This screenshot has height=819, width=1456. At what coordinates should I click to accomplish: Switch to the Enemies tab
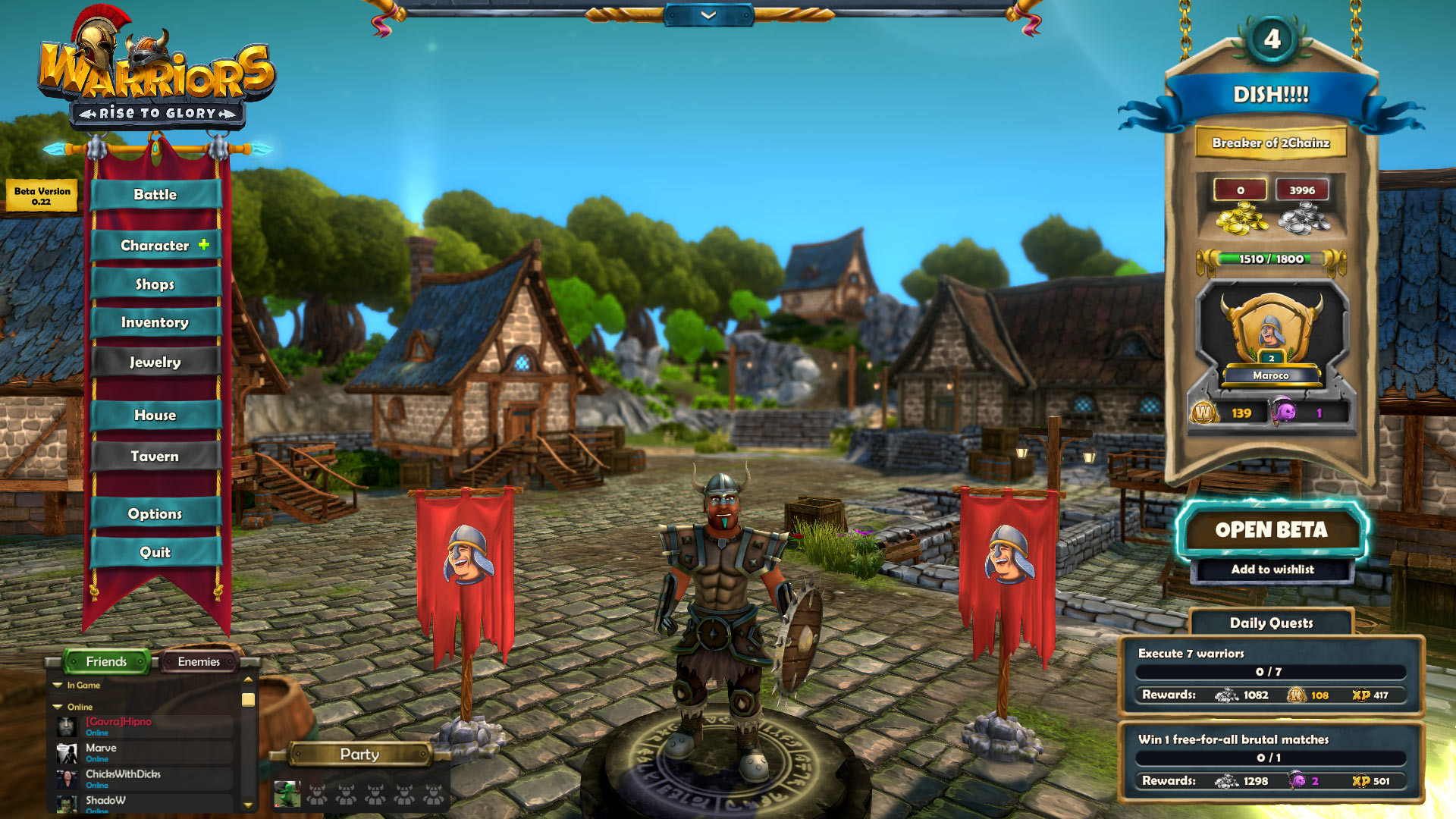click(199, 661)
